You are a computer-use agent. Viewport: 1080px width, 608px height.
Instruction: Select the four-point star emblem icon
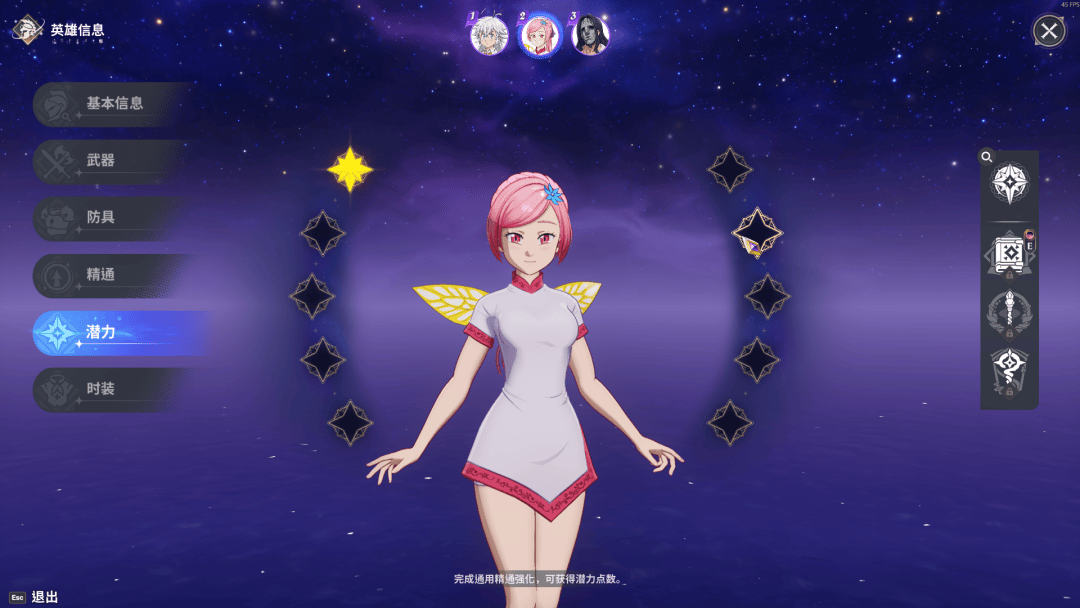pos(1009,183)
